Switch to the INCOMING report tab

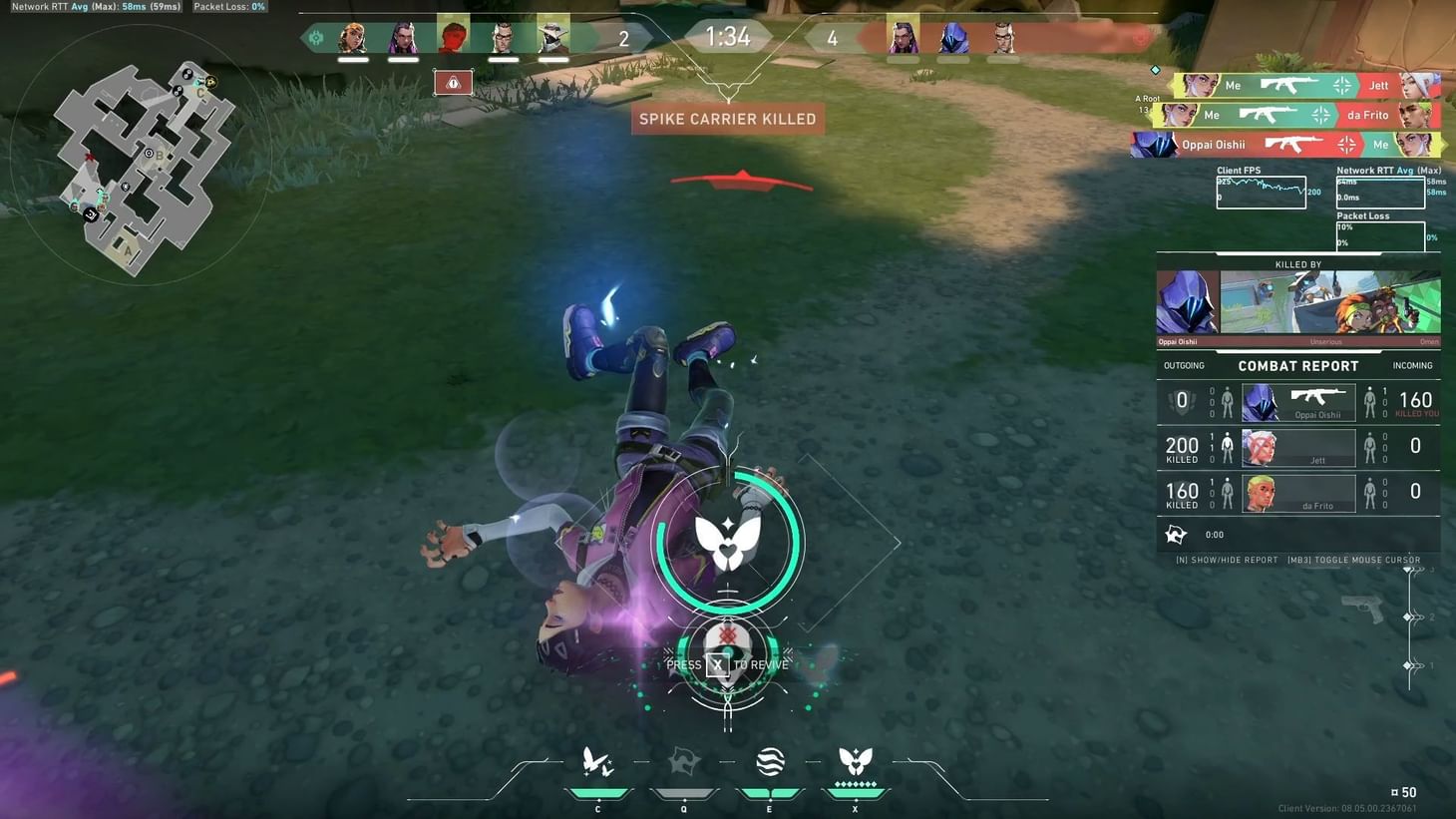[x=1412, y=365]
